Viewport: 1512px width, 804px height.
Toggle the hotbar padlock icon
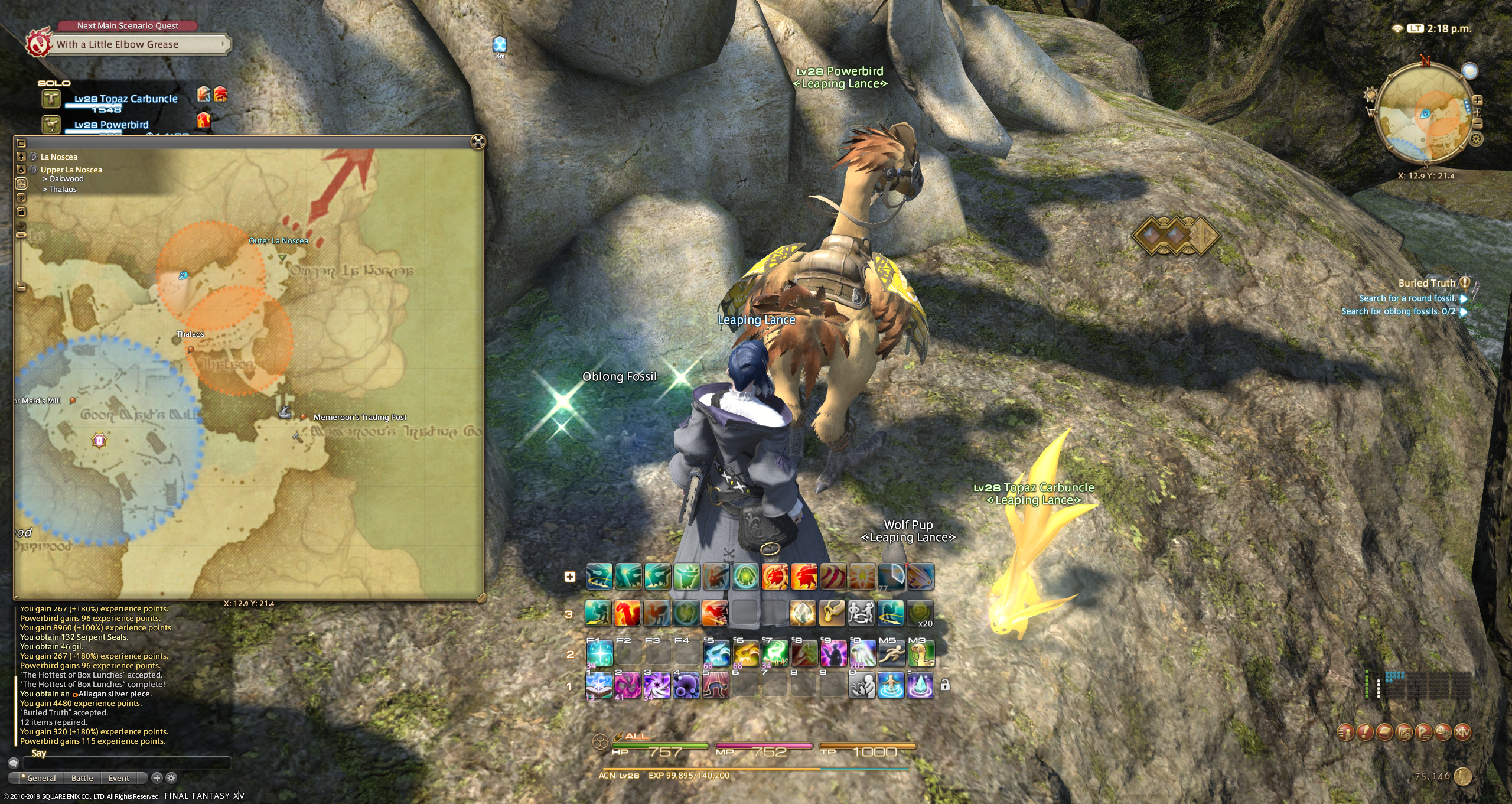click(945, 685)
